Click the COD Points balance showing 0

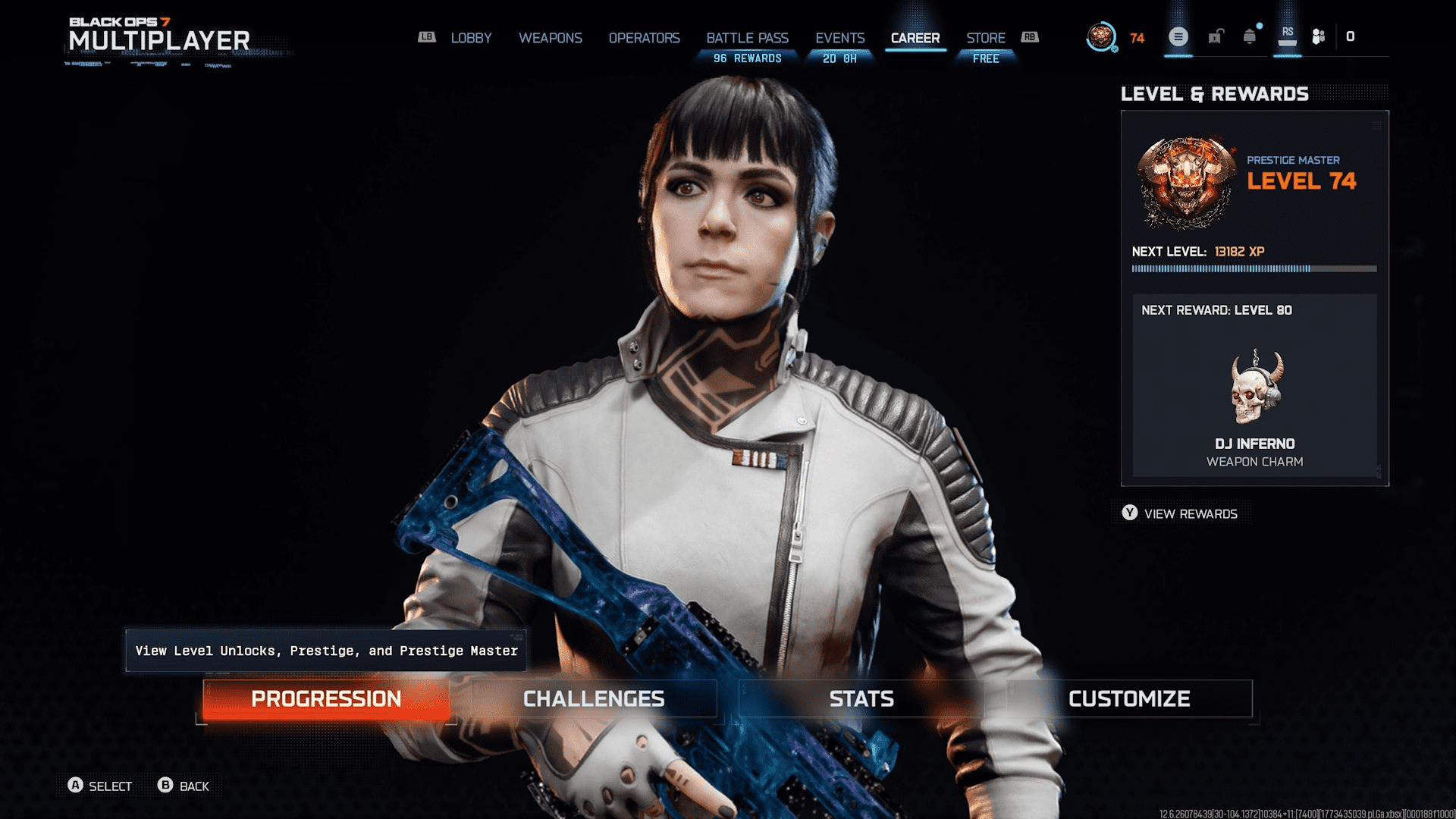[x=1351, y=36]
